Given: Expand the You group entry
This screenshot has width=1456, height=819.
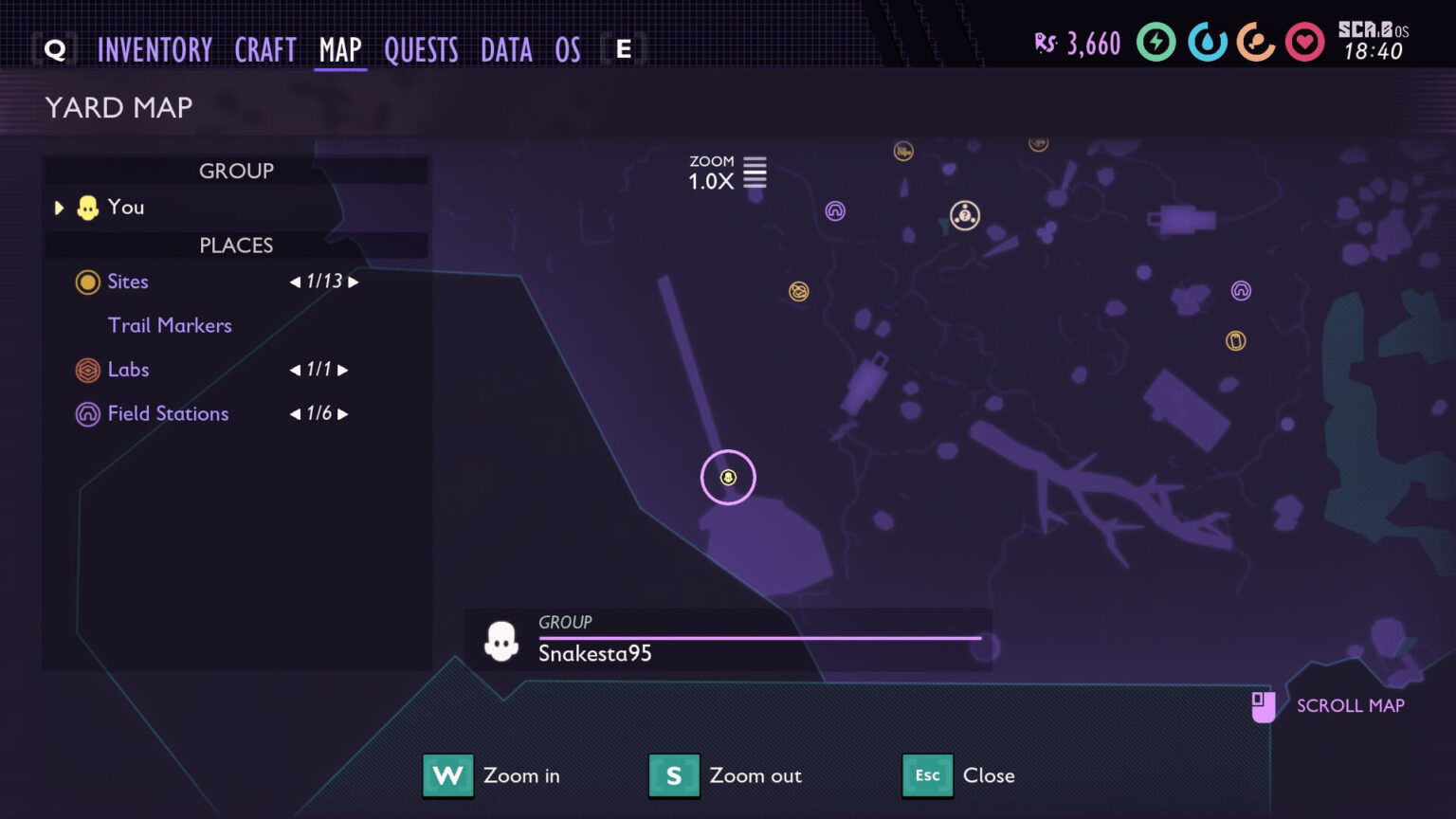Looking at the screenshot, I should [x=59, y=208].
